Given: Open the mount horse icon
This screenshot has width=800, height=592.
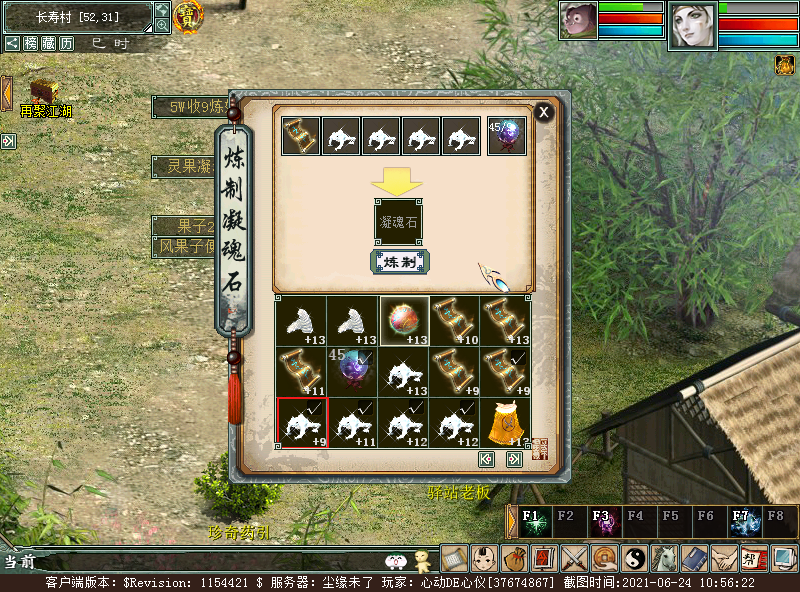Looking at the screenshot, I should point(664,557).
